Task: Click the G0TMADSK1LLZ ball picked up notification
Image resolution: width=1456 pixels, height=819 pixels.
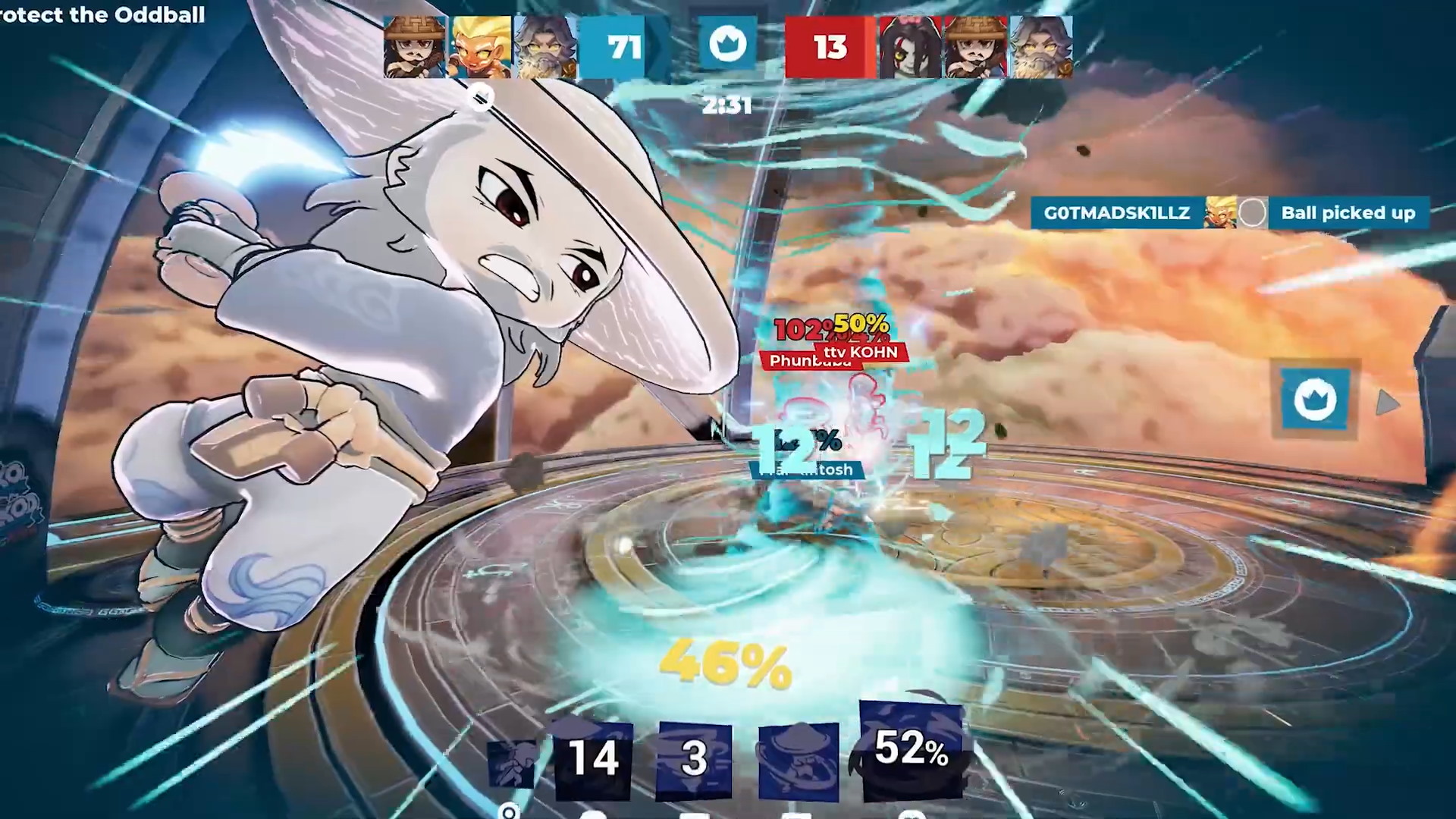Action: (x=1229, y=213)
